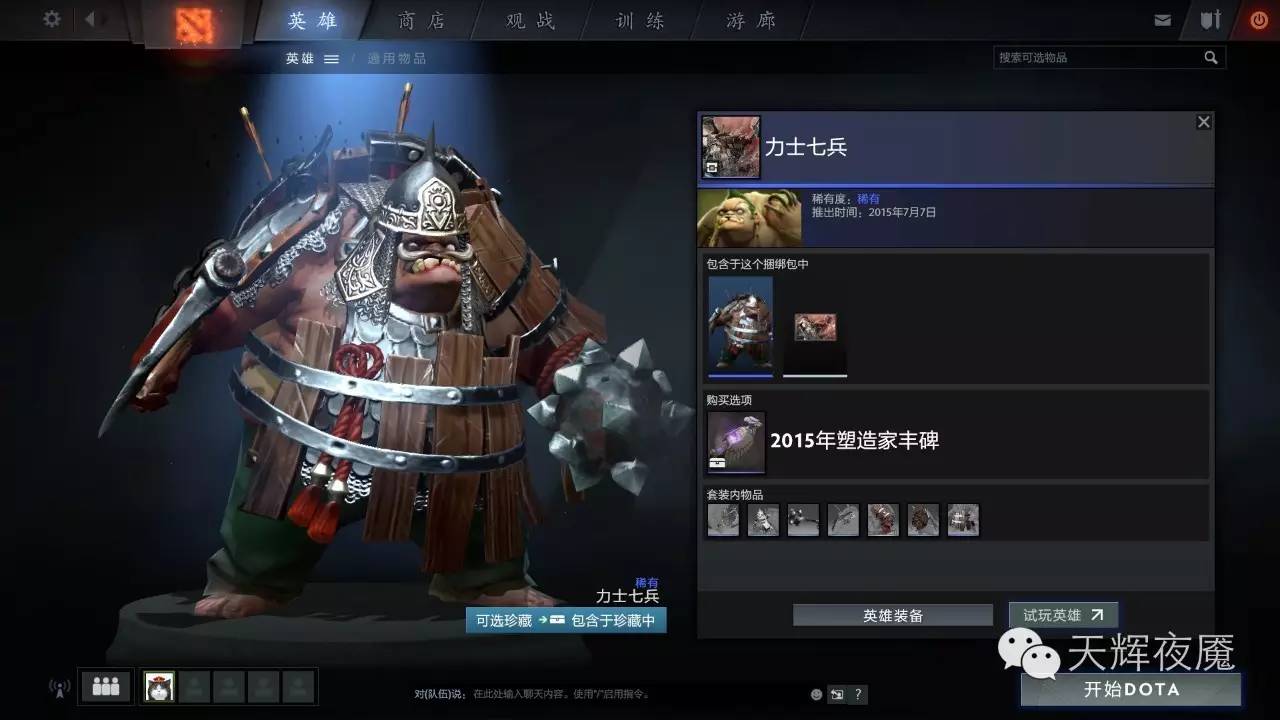The width and height of the screenshot is (1280, 720).
Task: Click the question mark help icon
Action: click(857, 693)
